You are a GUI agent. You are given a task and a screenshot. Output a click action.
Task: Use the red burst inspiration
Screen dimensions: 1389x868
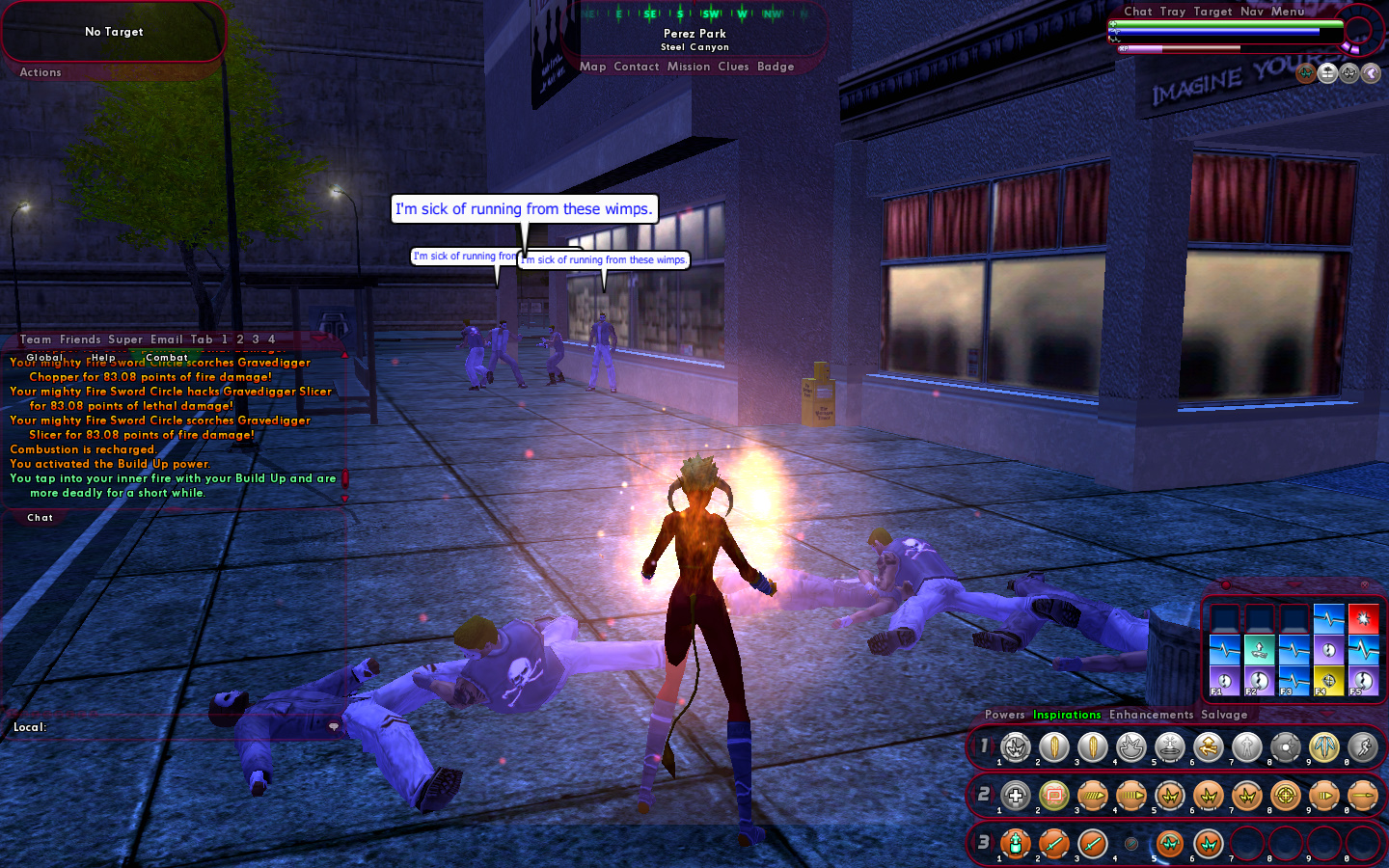pyautogui.click(x=1363, y=617)
